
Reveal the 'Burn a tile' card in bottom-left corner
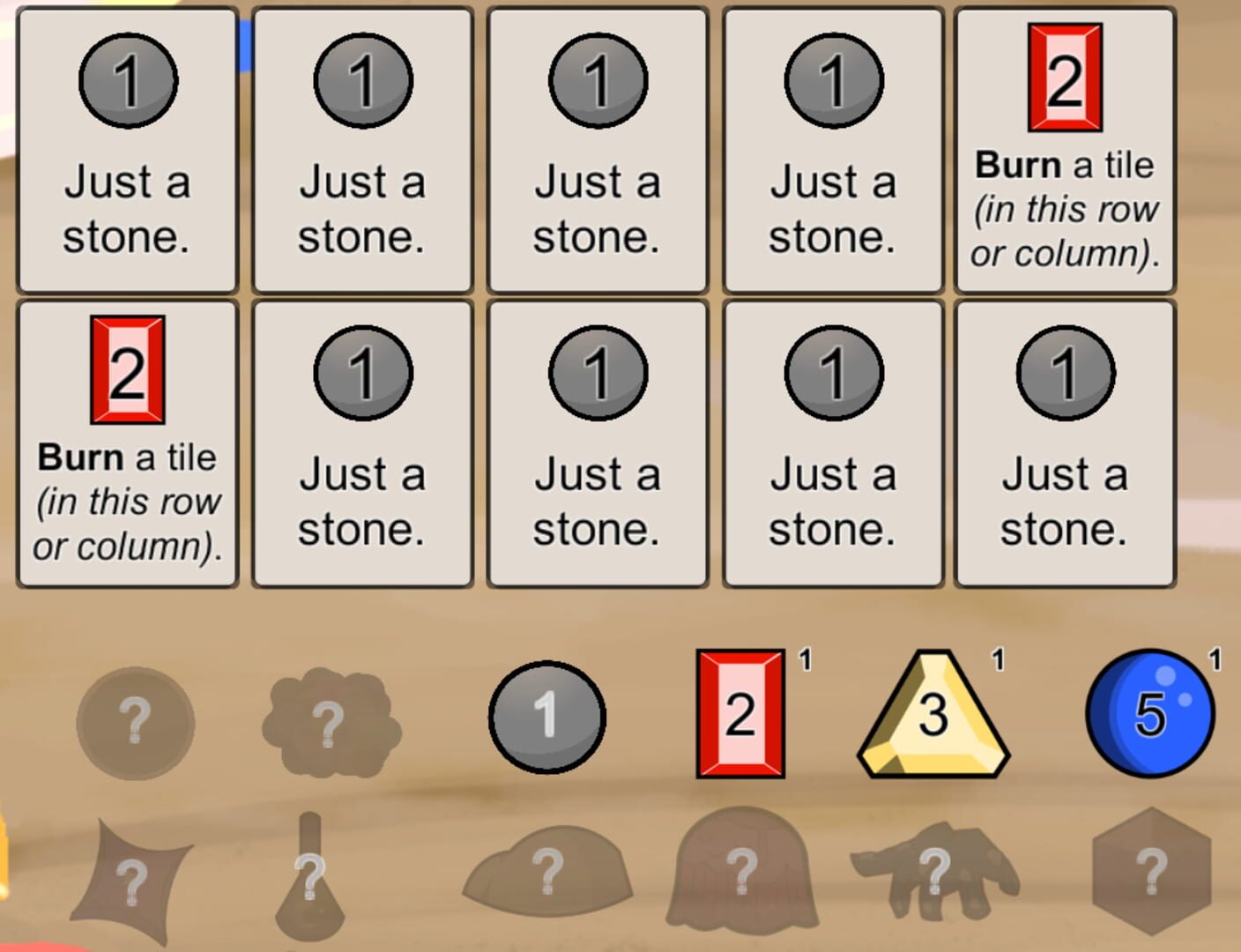click(126, 441)
